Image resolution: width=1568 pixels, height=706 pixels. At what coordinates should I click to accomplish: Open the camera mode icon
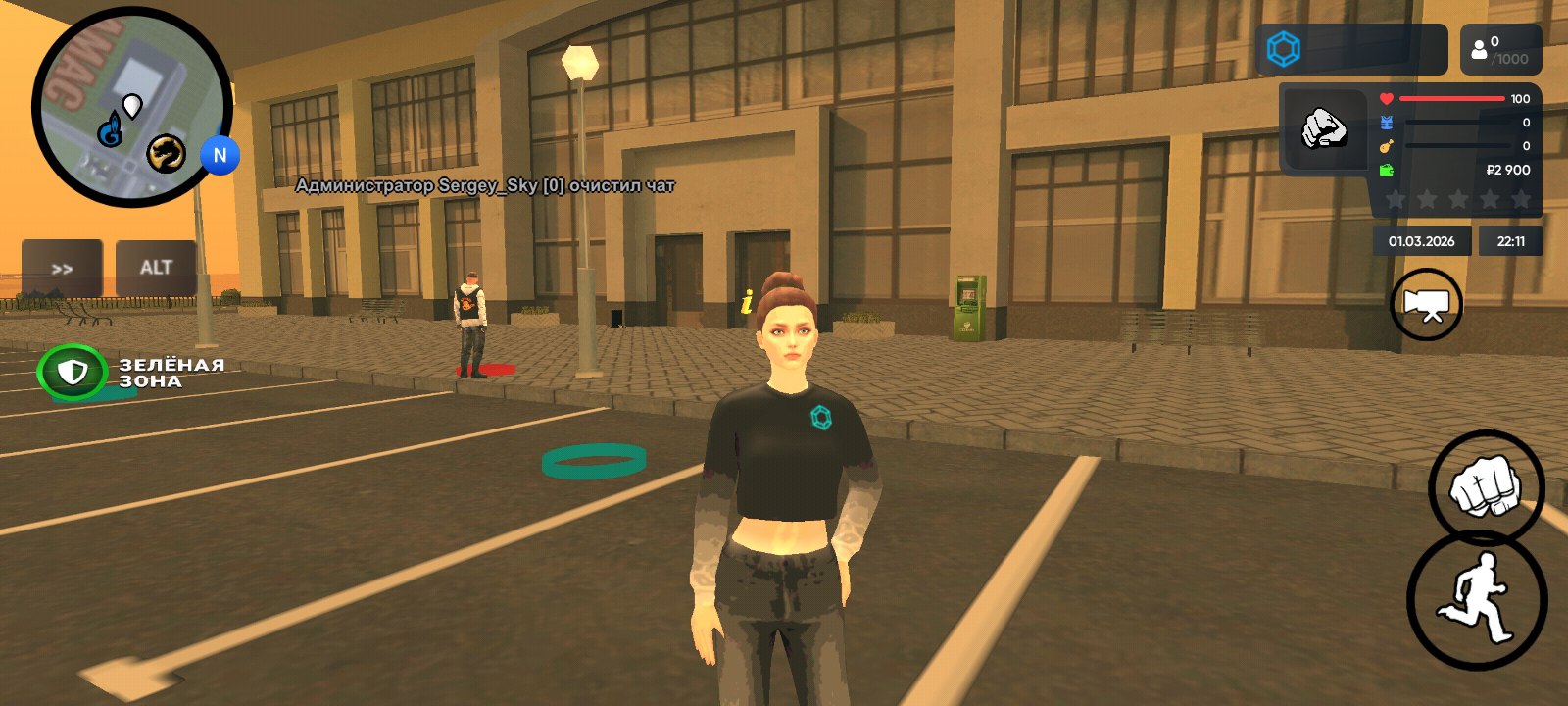pos(1426,304)
